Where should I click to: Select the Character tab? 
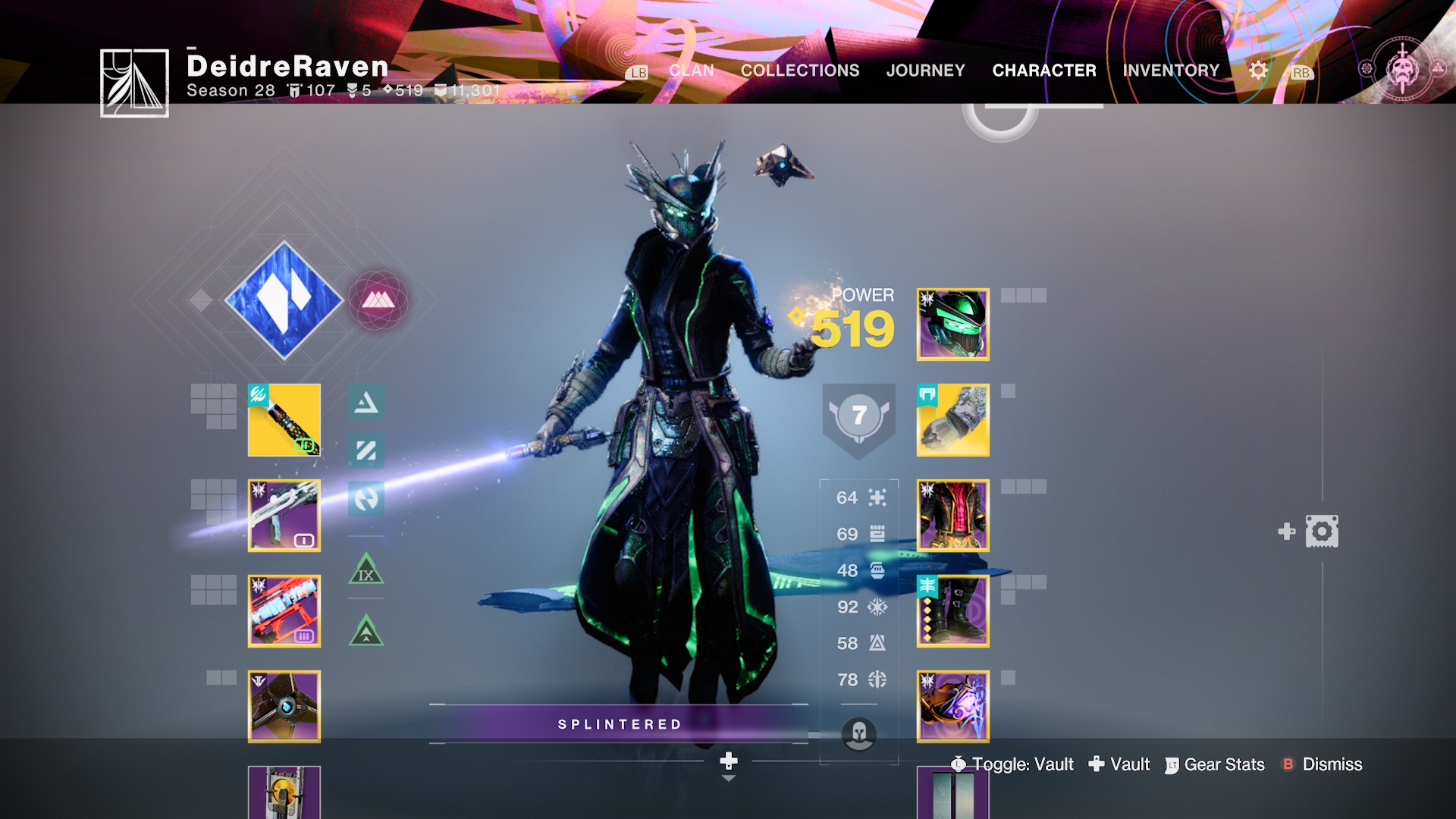(1043, 71)
